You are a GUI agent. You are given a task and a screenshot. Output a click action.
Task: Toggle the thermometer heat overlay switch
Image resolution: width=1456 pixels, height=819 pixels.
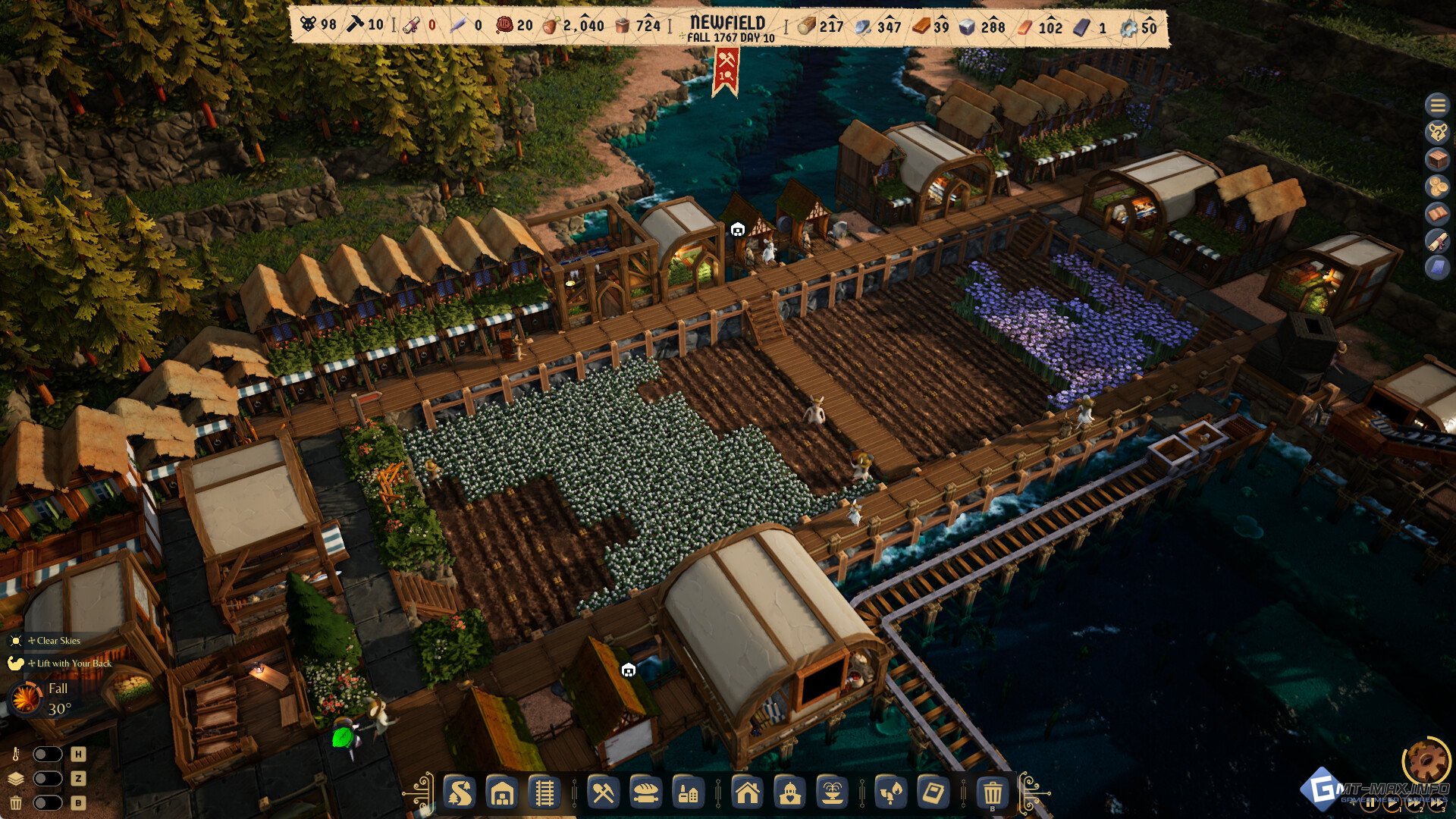[x=47, y=755]
